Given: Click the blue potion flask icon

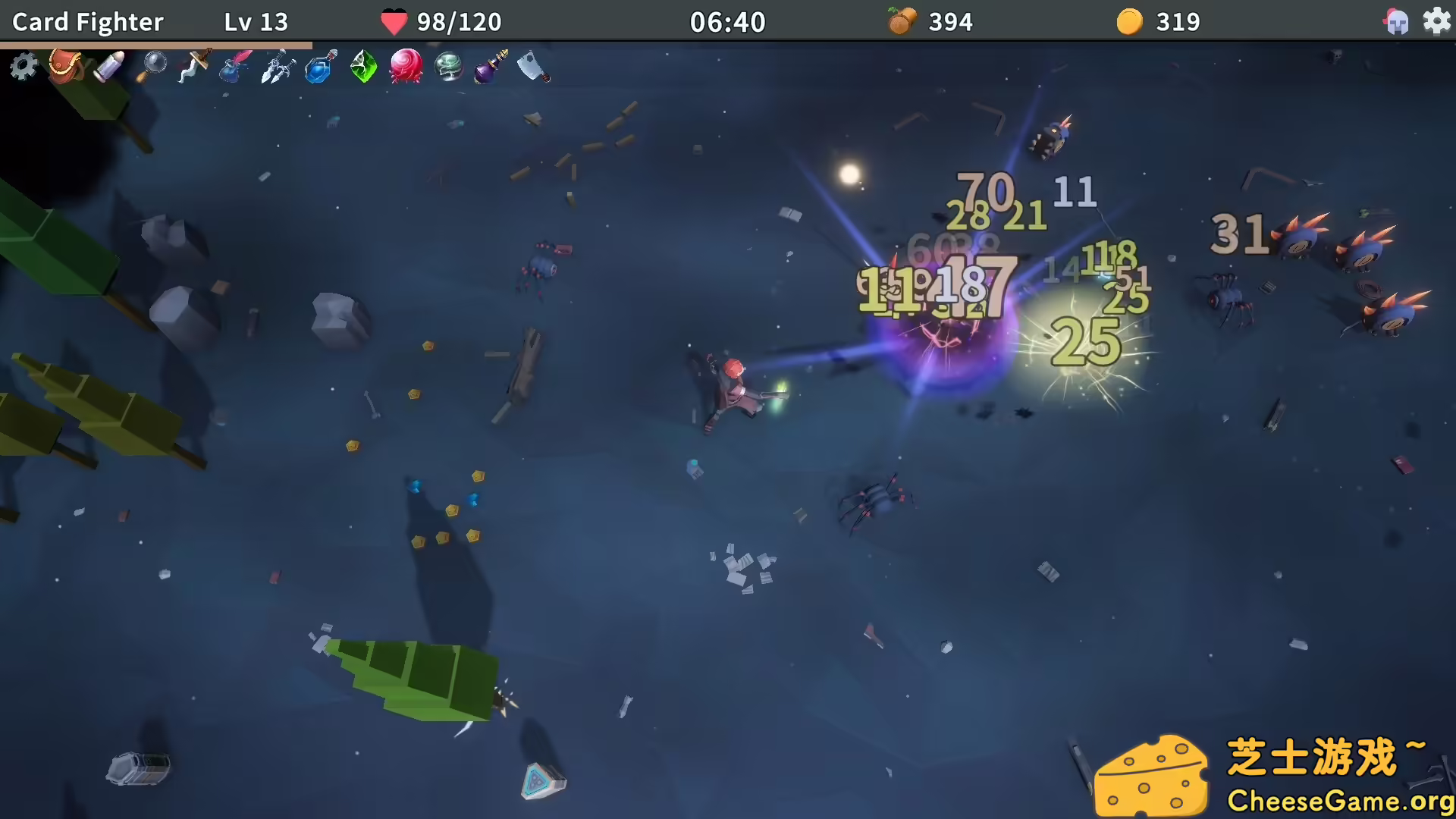Looking at the screenshot, I should coord(318,67).
